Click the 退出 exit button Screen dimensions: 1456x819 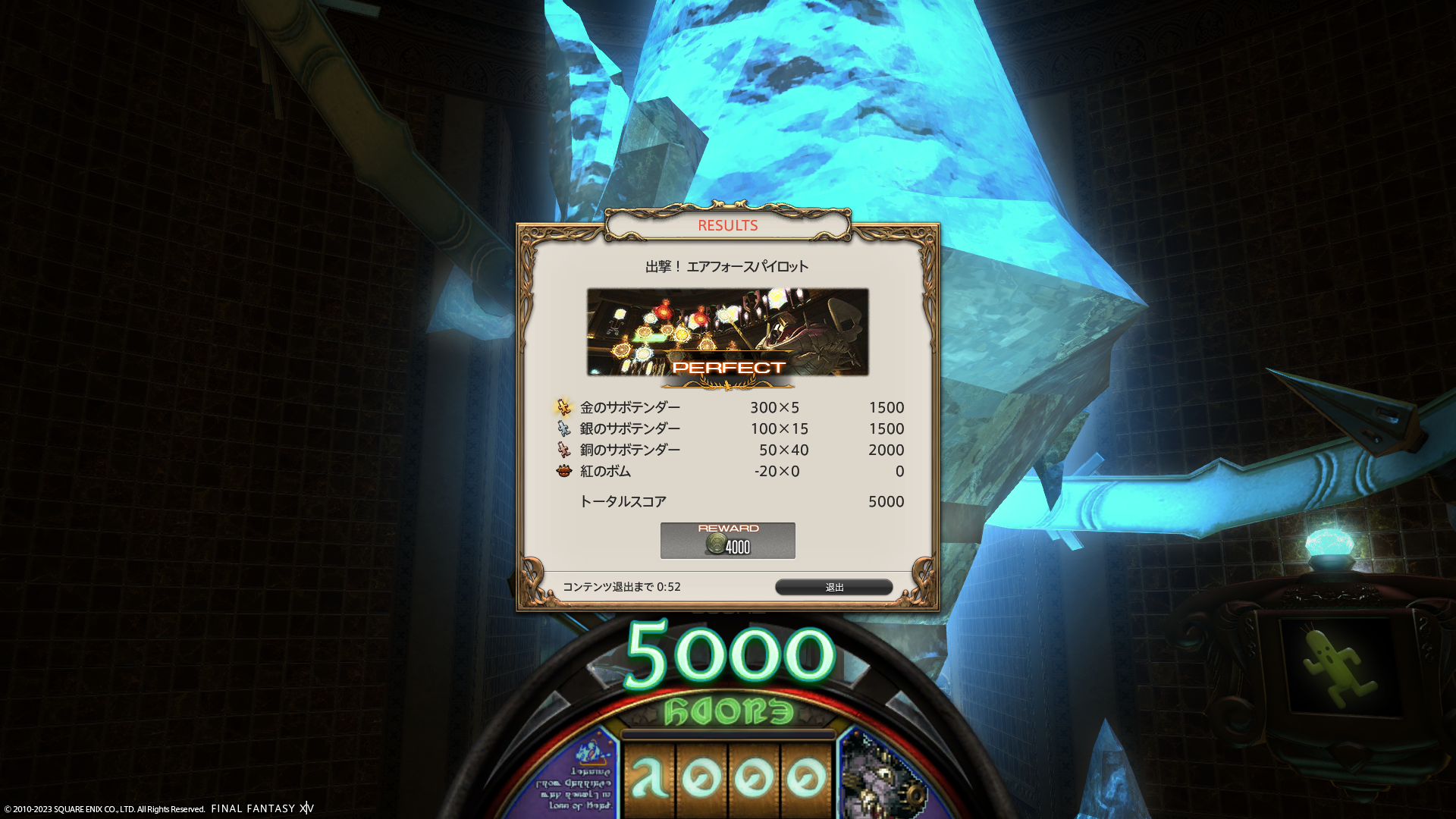[833, 587]
